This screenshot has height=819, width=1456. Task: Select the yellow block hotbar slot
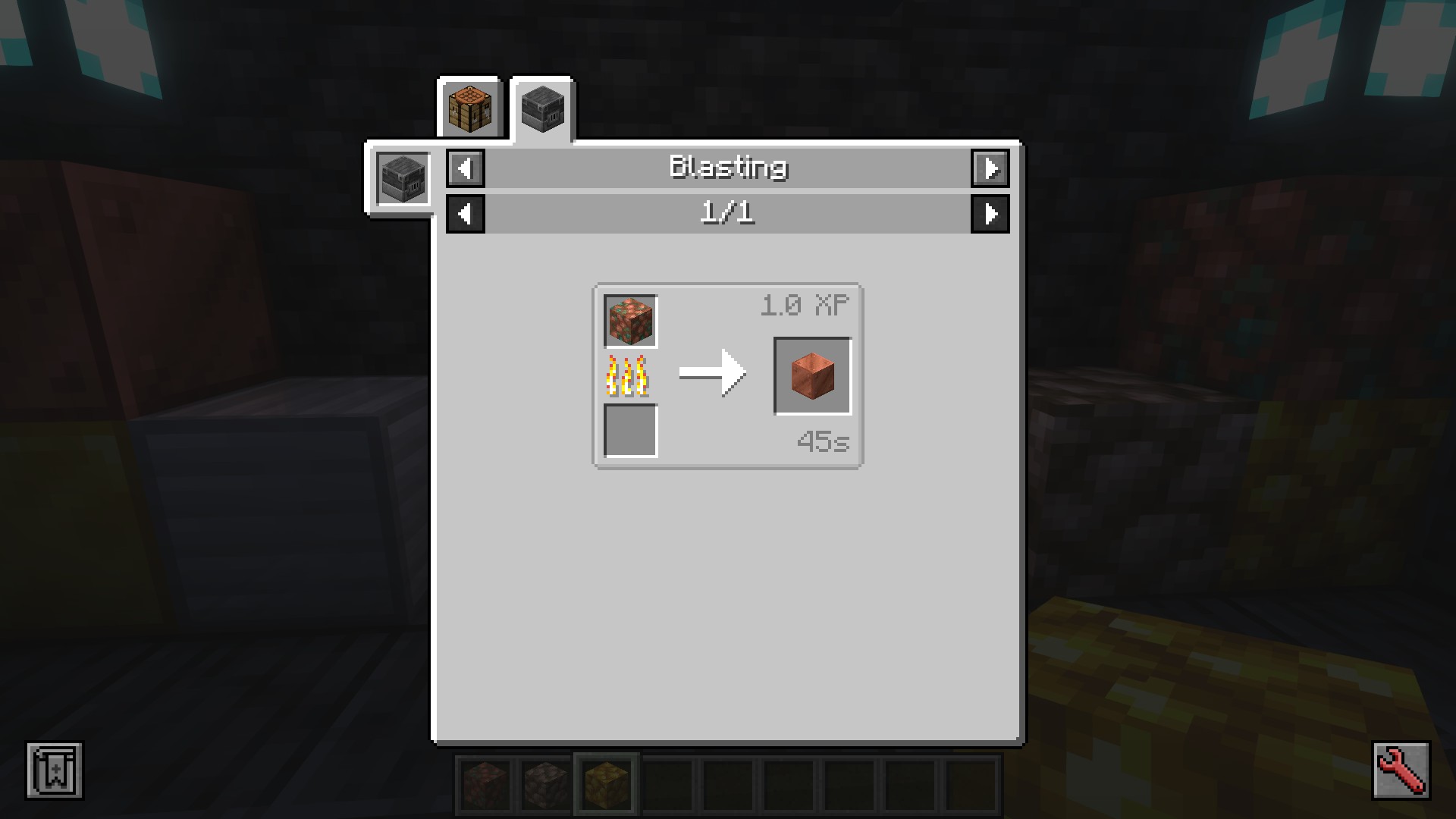coord(607,784)
